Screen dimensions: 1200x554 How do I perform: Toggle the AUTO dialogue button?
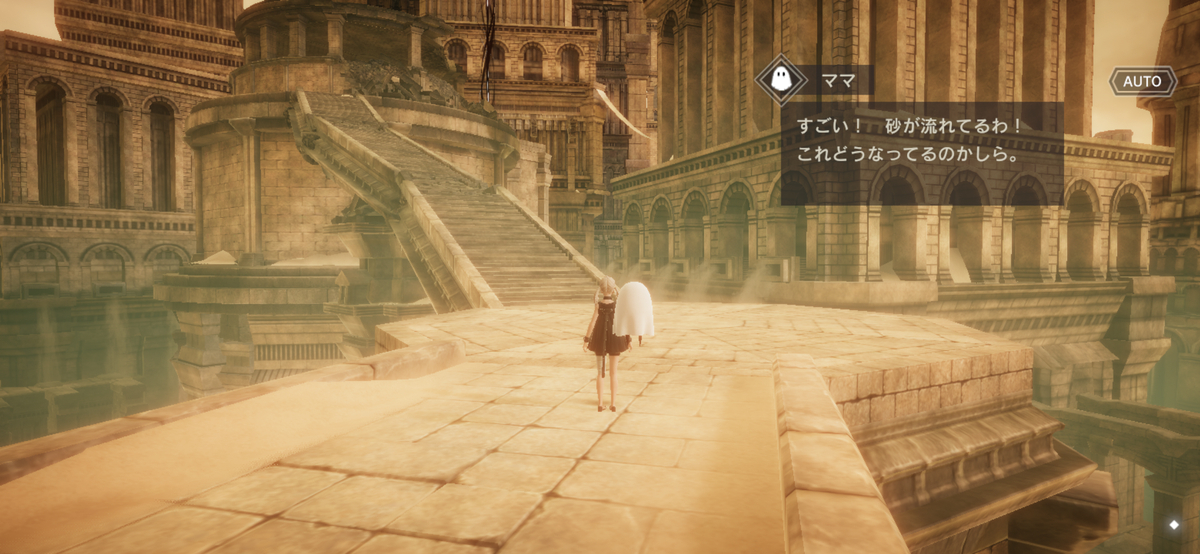[1142, 81]
